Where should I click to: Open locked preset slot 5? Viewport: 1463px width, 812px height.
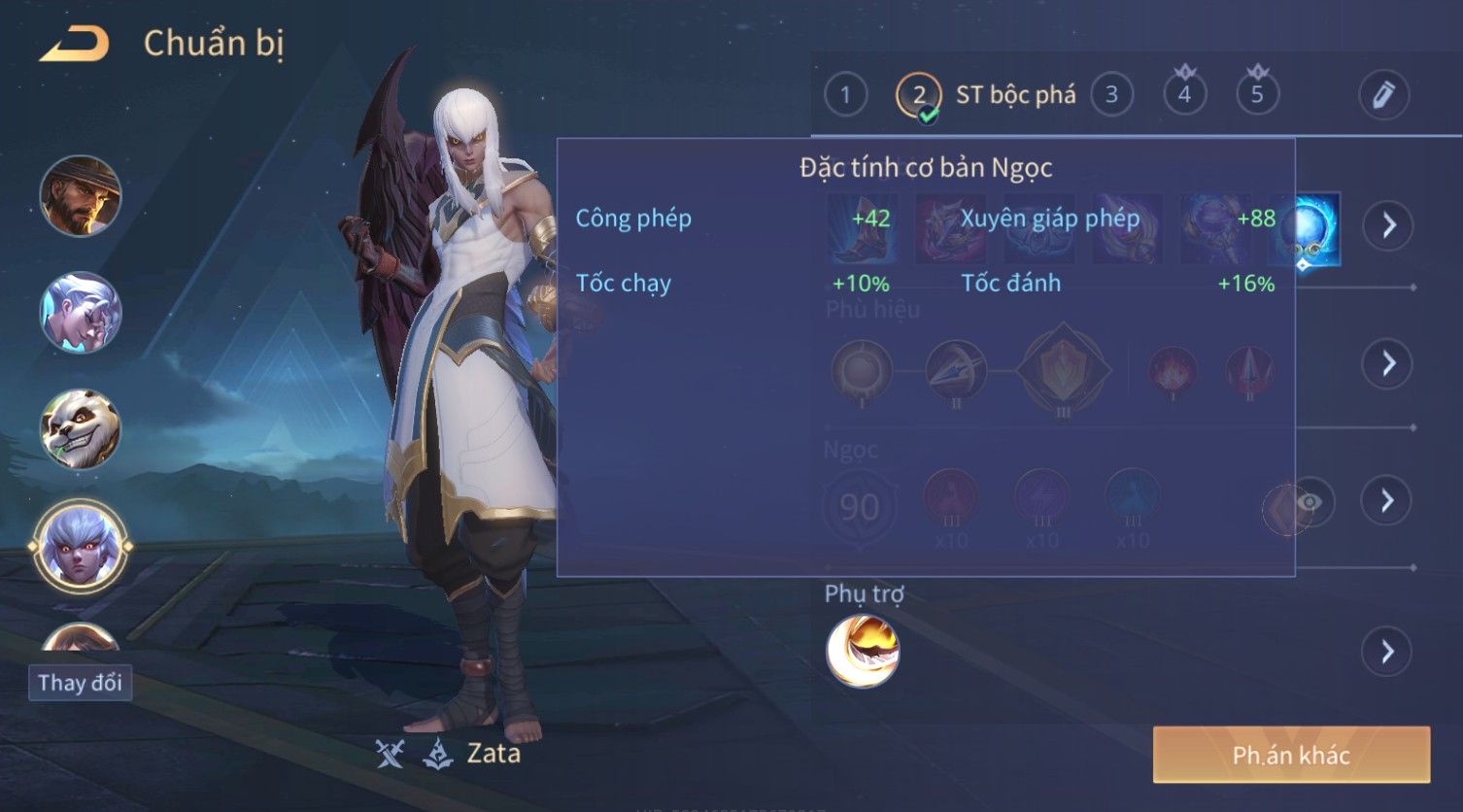(x=1257, y=94)
